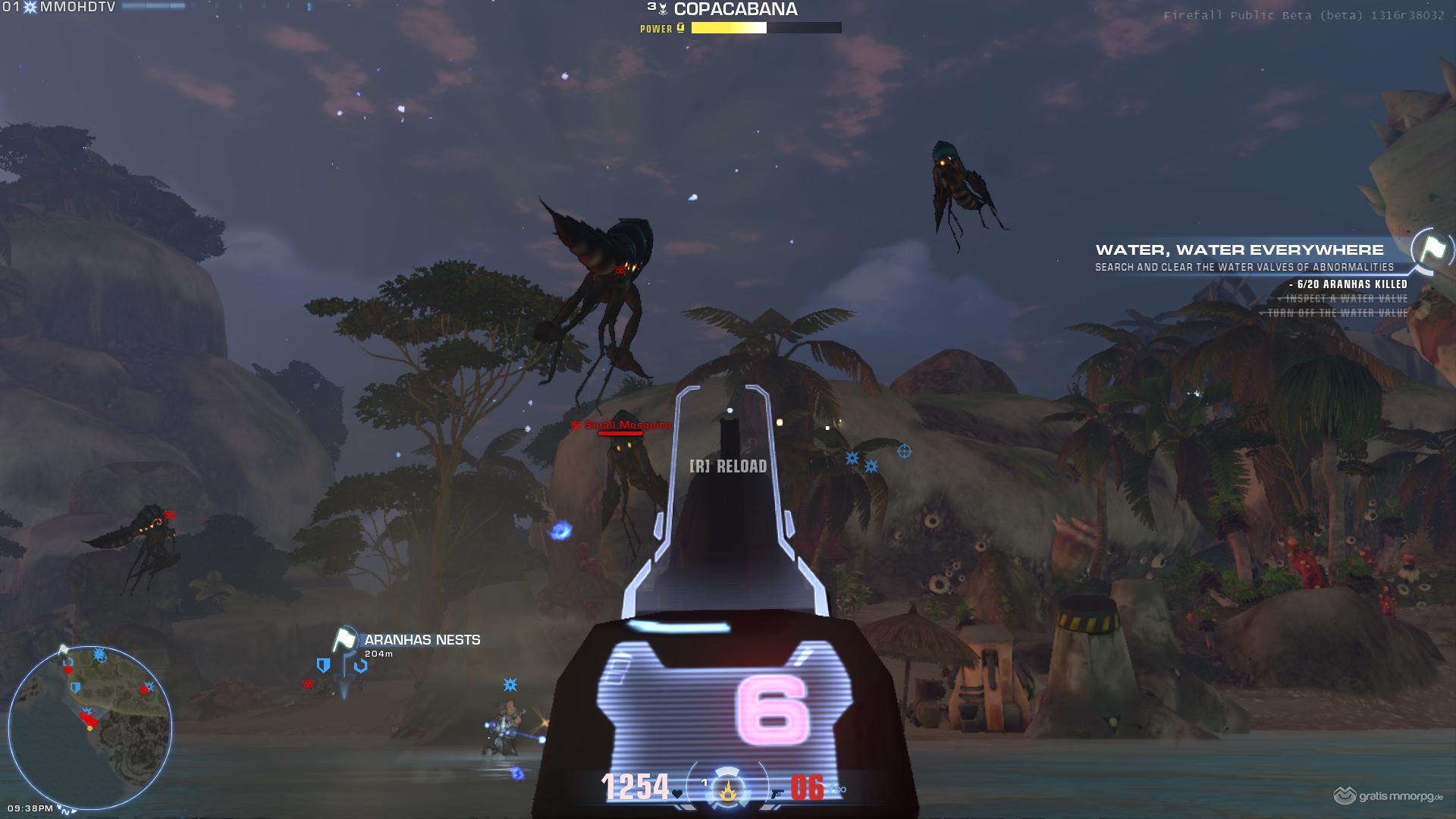Open the Water, Water Everywhere mission tracker
Screen dimensions: 1456x819
[1239, 250]
